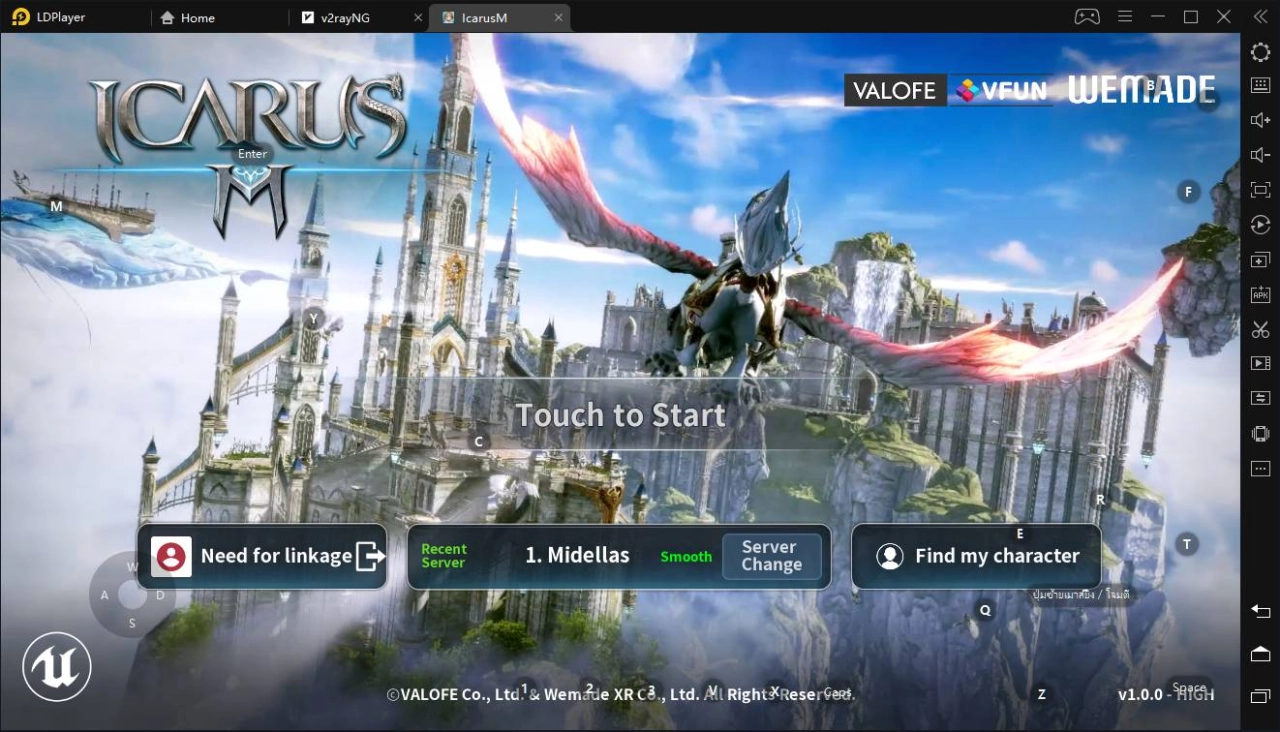Open the keyboard mapping icon
Image resolution: width=1280 pixels, height=732 pixels.
1259,85
